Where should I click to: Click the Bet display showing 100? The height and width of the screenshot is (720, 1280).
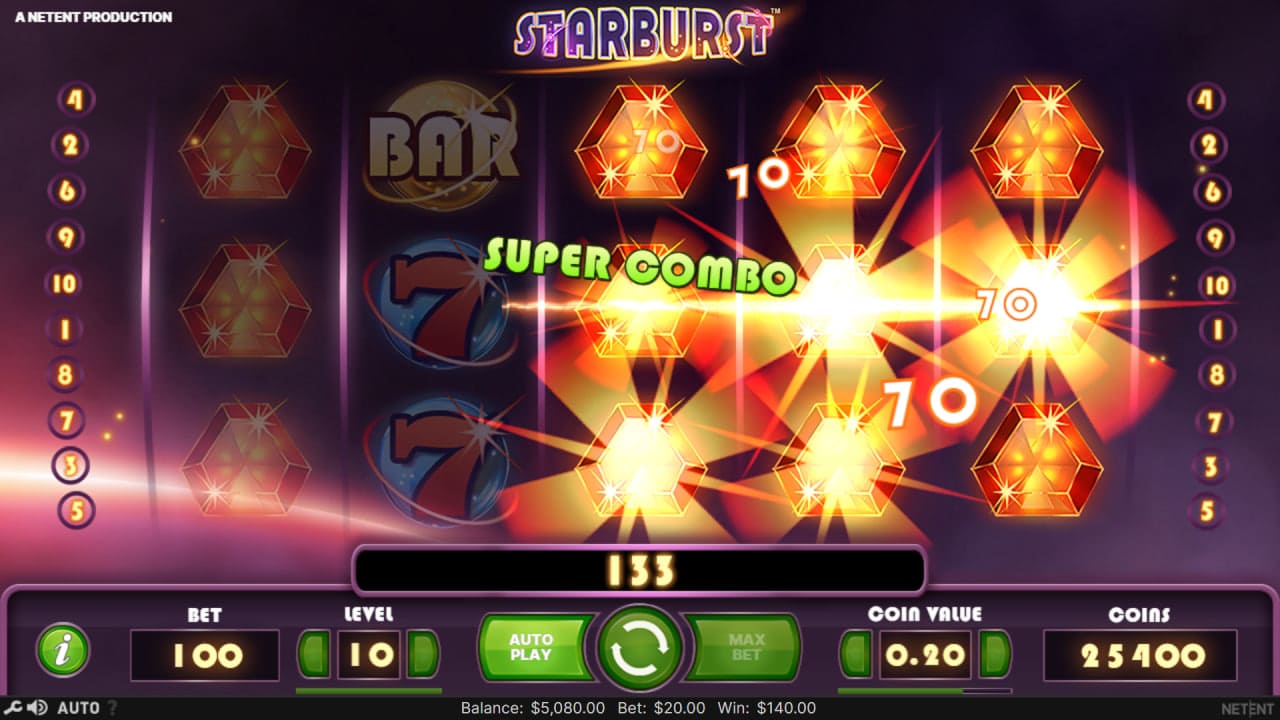pos(204,655)
